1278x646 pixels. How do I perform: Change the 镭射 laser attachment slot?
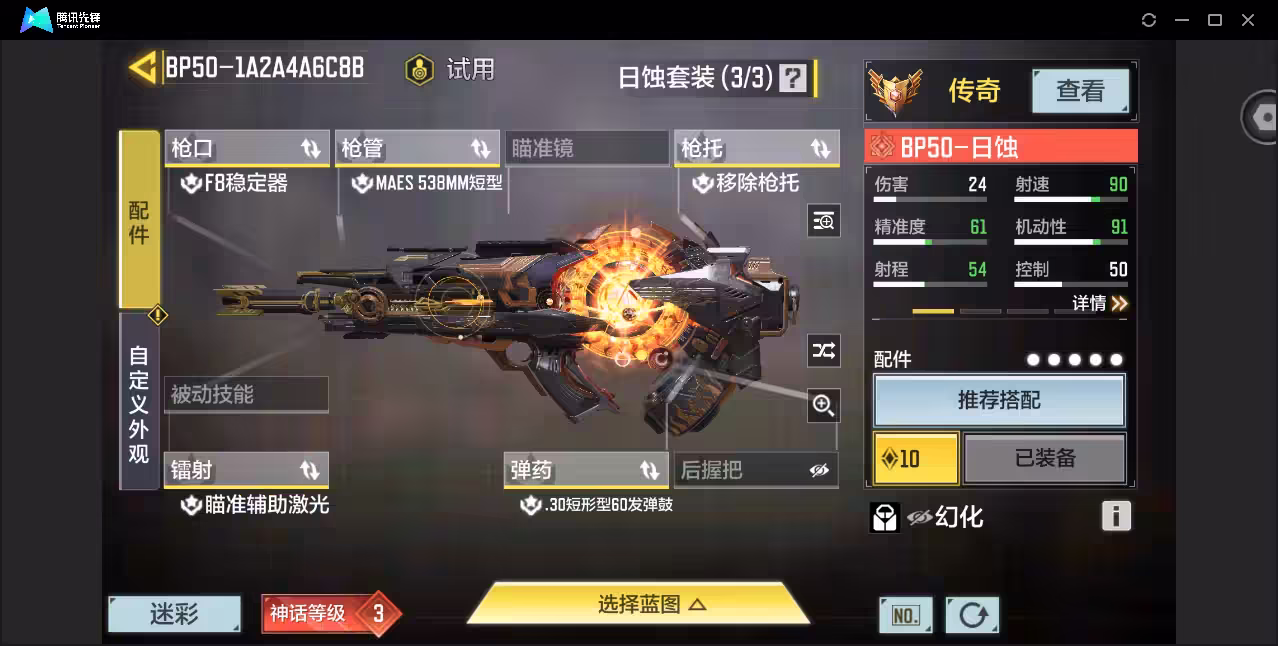point(246,470)
